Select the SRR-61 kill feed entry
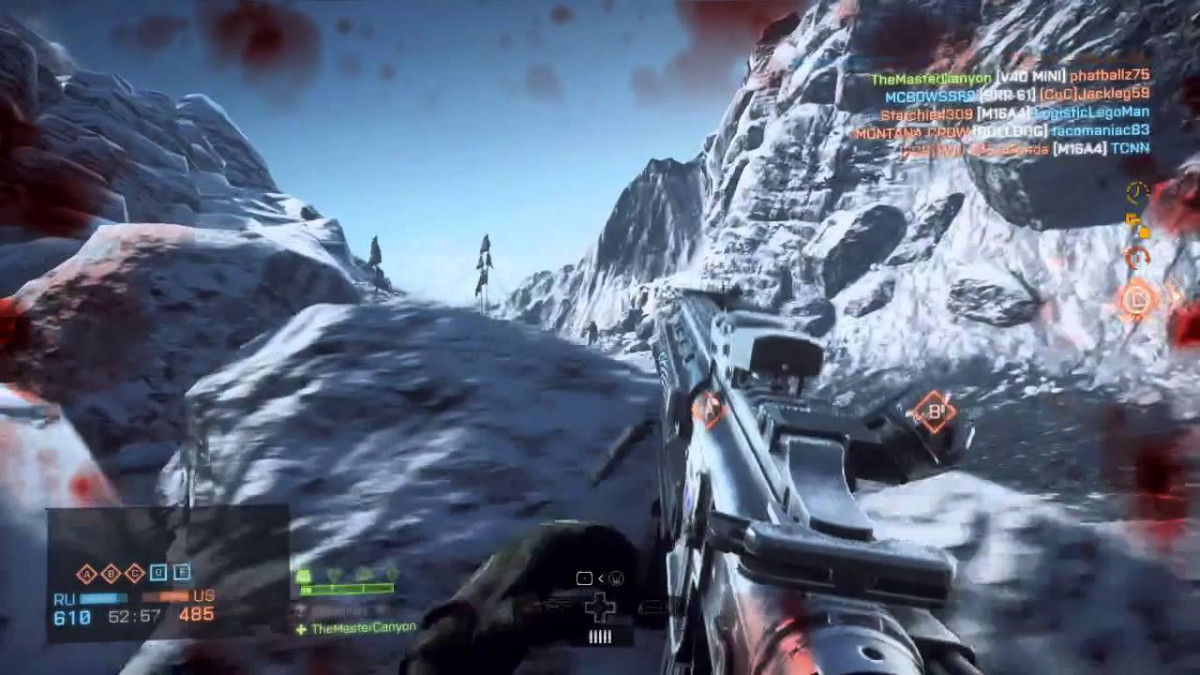Screen dimensions: 1200x675 1006,95
